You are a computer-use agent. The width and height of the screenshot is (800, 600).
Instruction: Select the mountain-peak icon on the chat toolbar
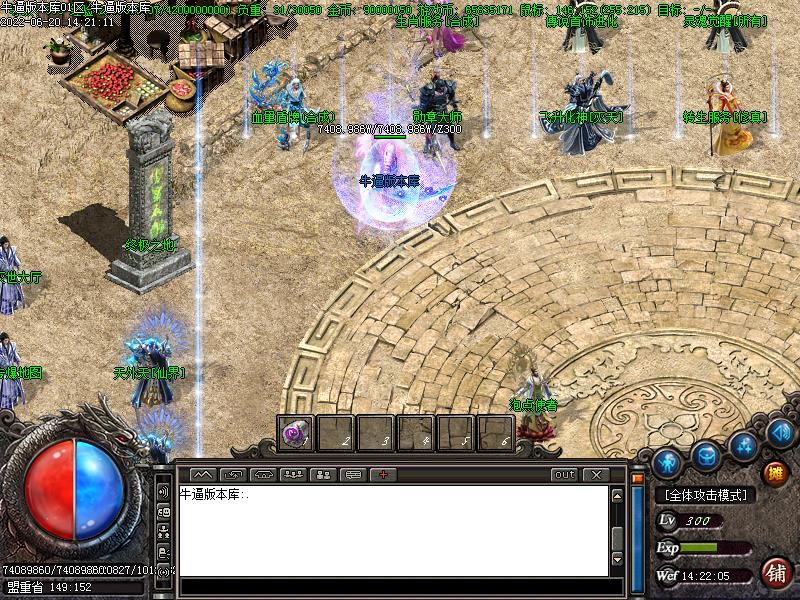(203, 474)
